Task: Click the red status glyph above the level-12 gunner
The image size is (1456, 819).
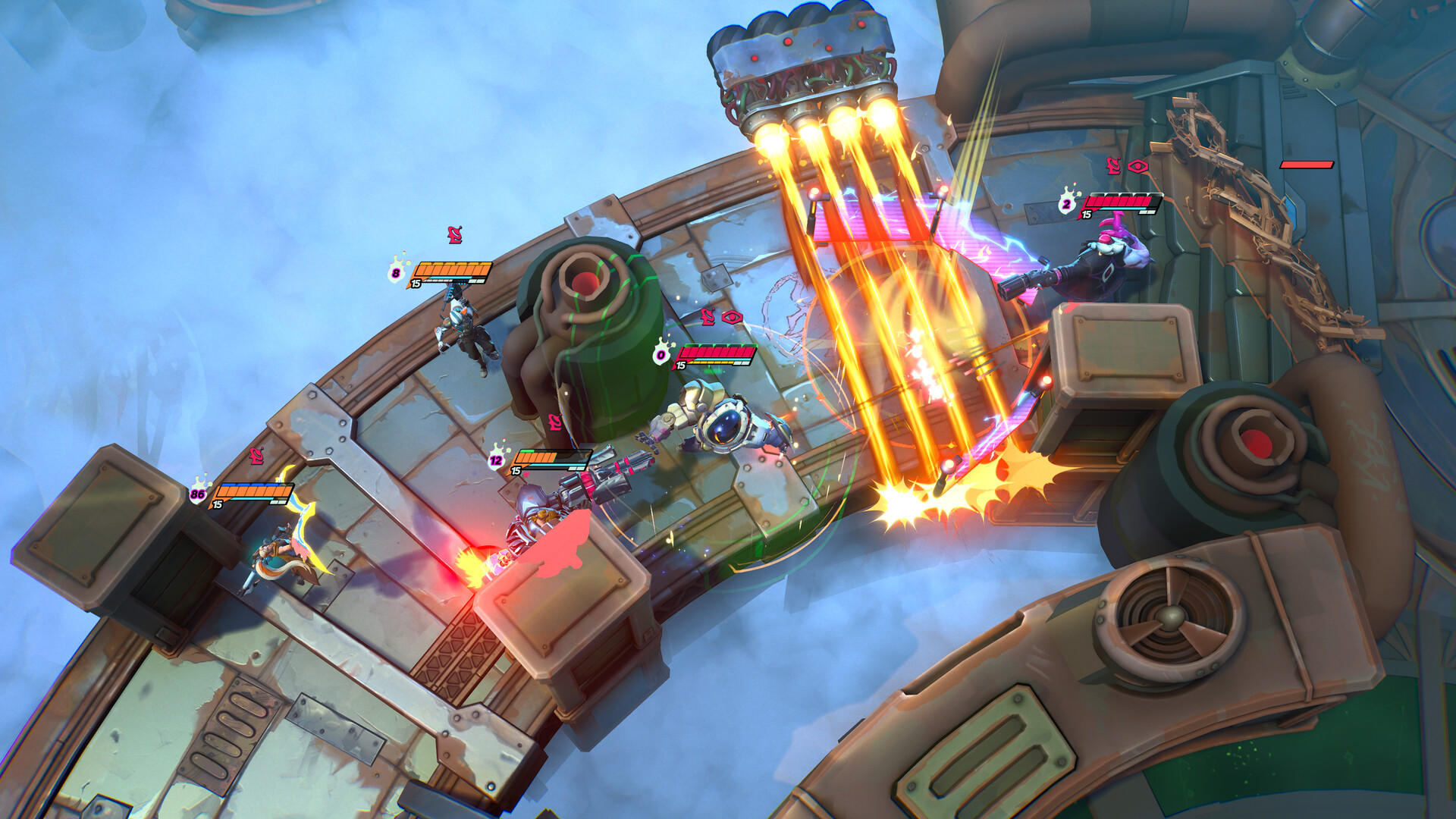Action: click(555, 422)
